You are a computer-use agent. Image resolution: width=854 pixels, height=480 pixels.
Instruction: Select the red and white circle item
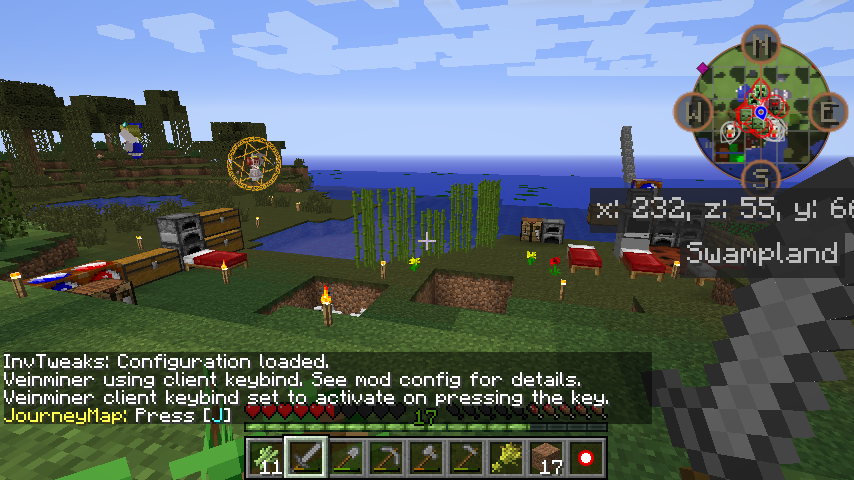click(585, 458)
